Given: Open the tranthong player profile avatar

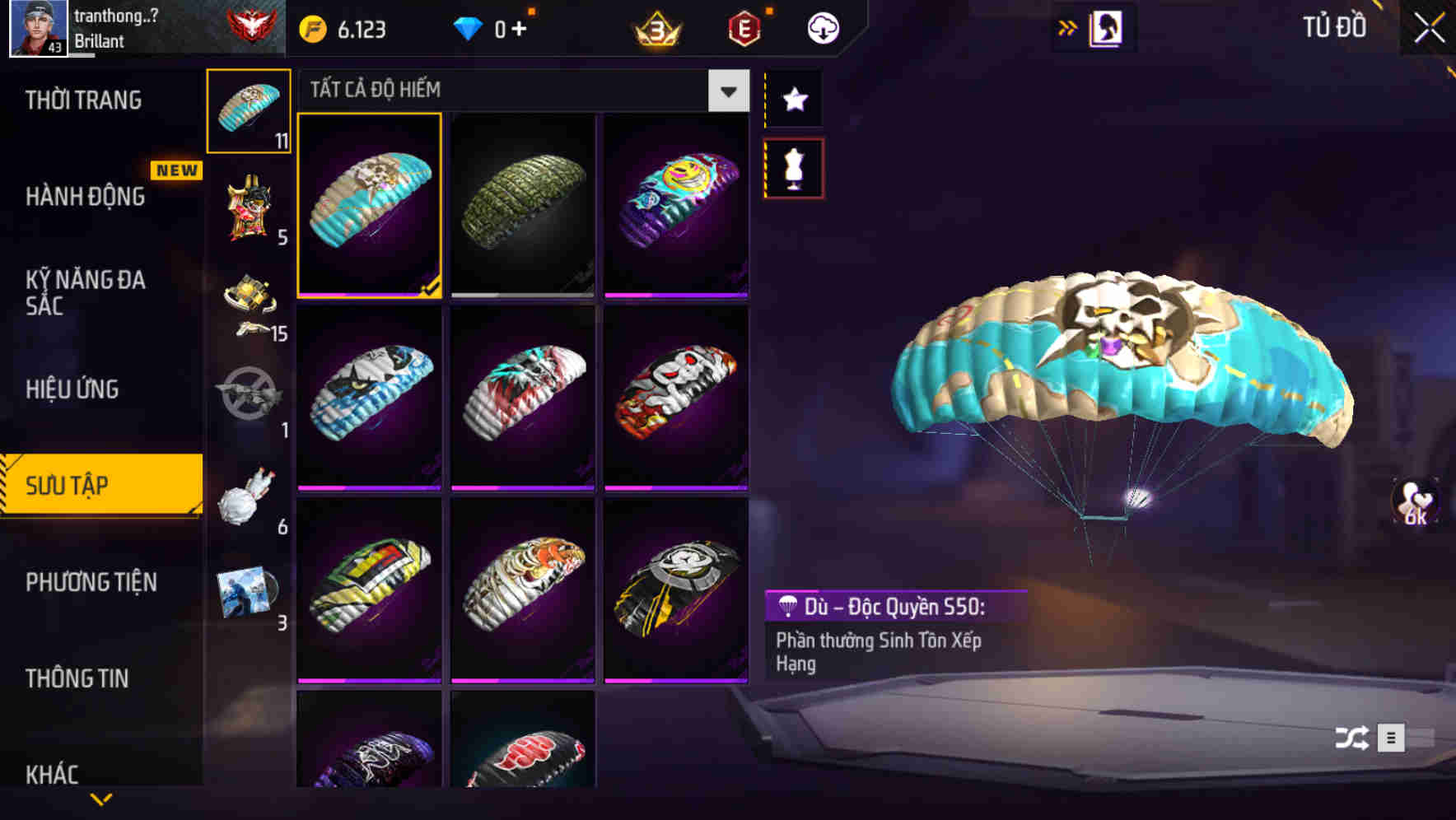Looking at the screenshot, I should [x=38, y=27].
